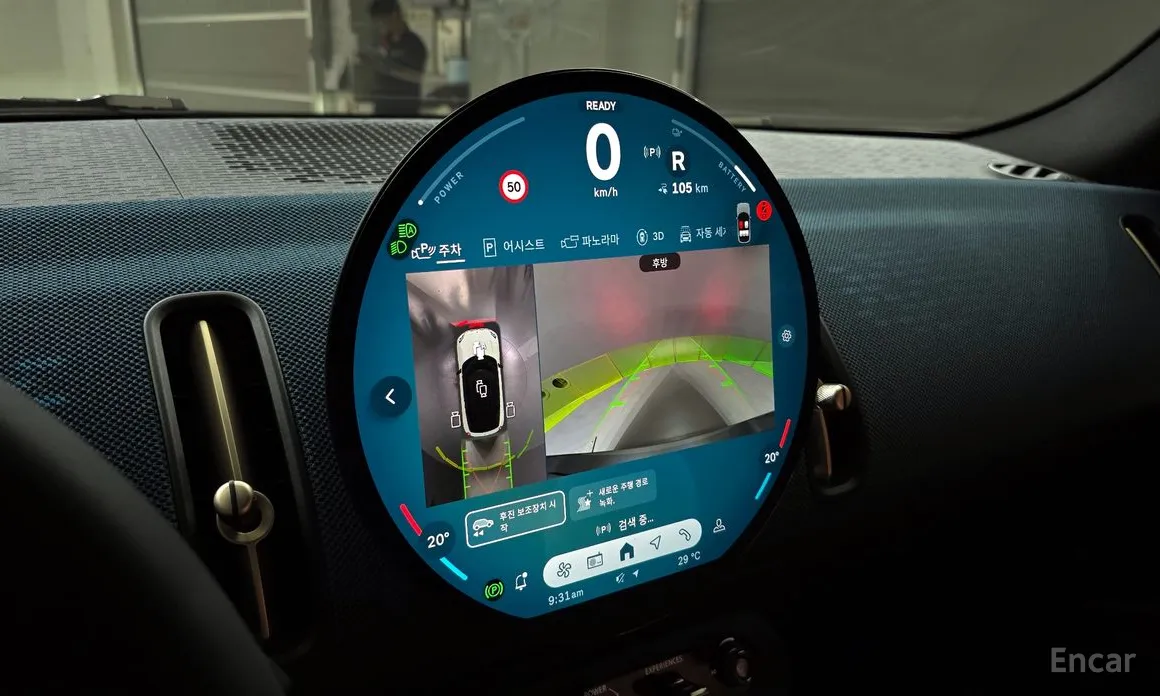Image resolution: width=1160 pixels, height=696 pixels.
Task: Open the driver profile icon
Action: click(718, 526)
